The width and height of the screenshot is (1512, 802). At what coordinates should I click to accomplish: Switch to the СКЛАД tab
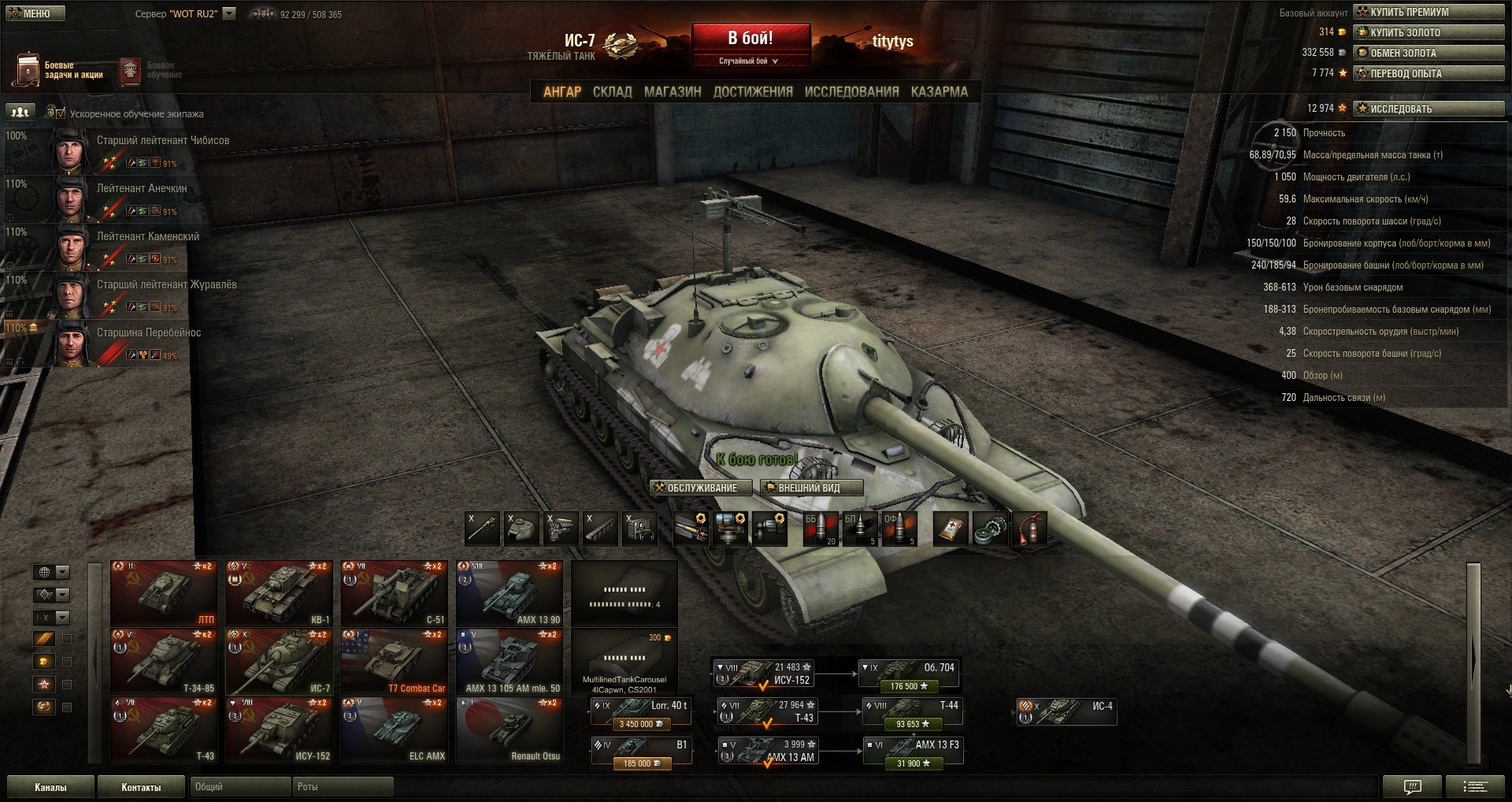click(612, 92)
